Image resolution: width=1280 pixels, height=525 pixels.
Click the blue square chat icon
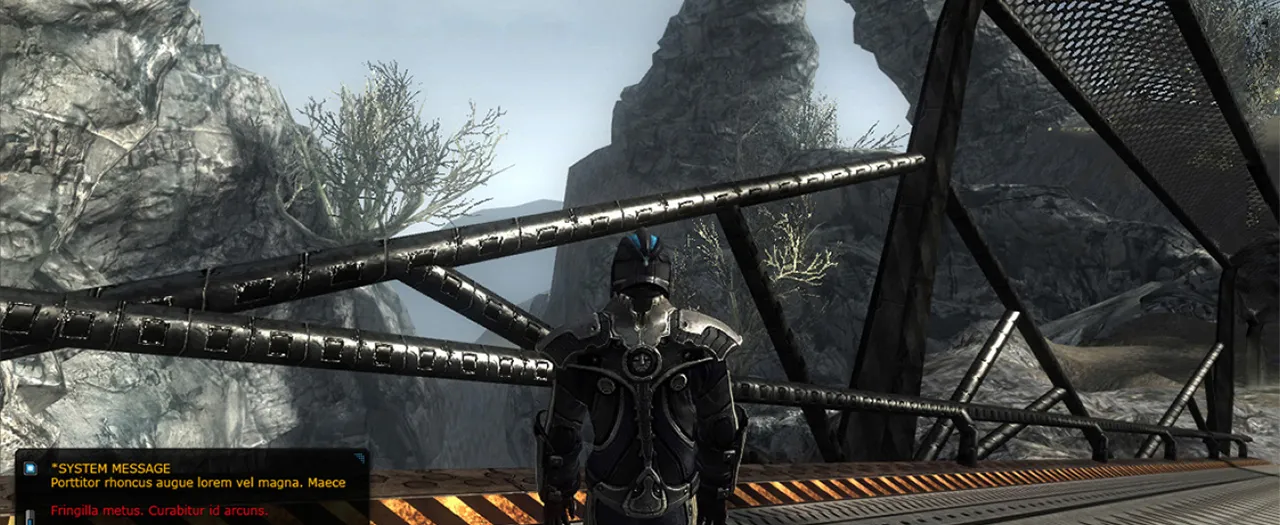tap(29, 468)
